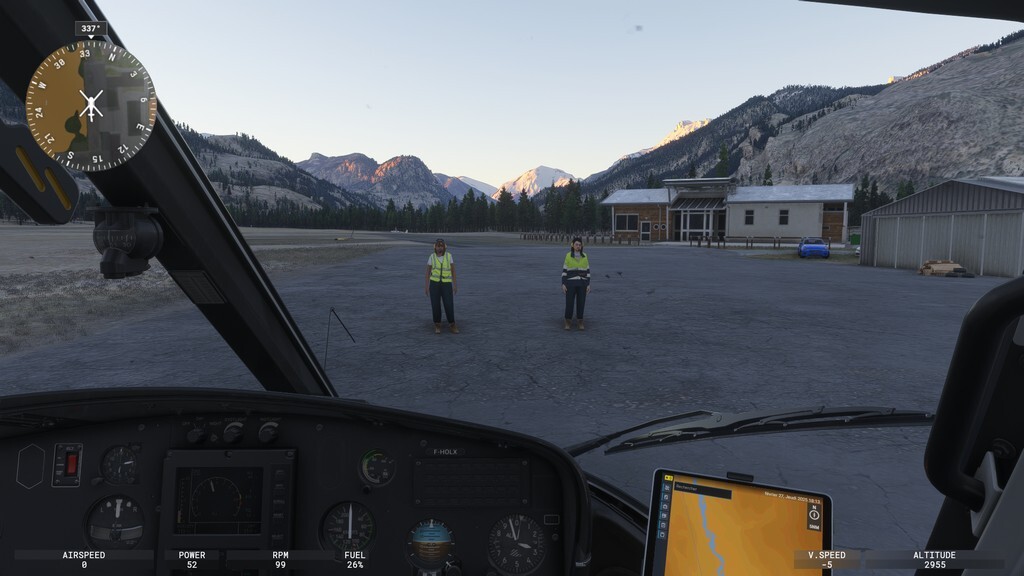Click the circular compass minimap
Viewport: 1024px width, 576px height.
pos(91,105)
